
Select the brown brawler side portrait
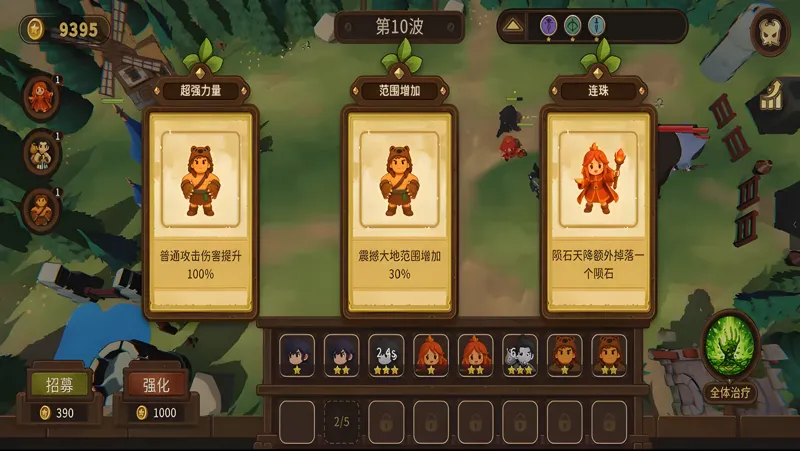coord(41,208)
